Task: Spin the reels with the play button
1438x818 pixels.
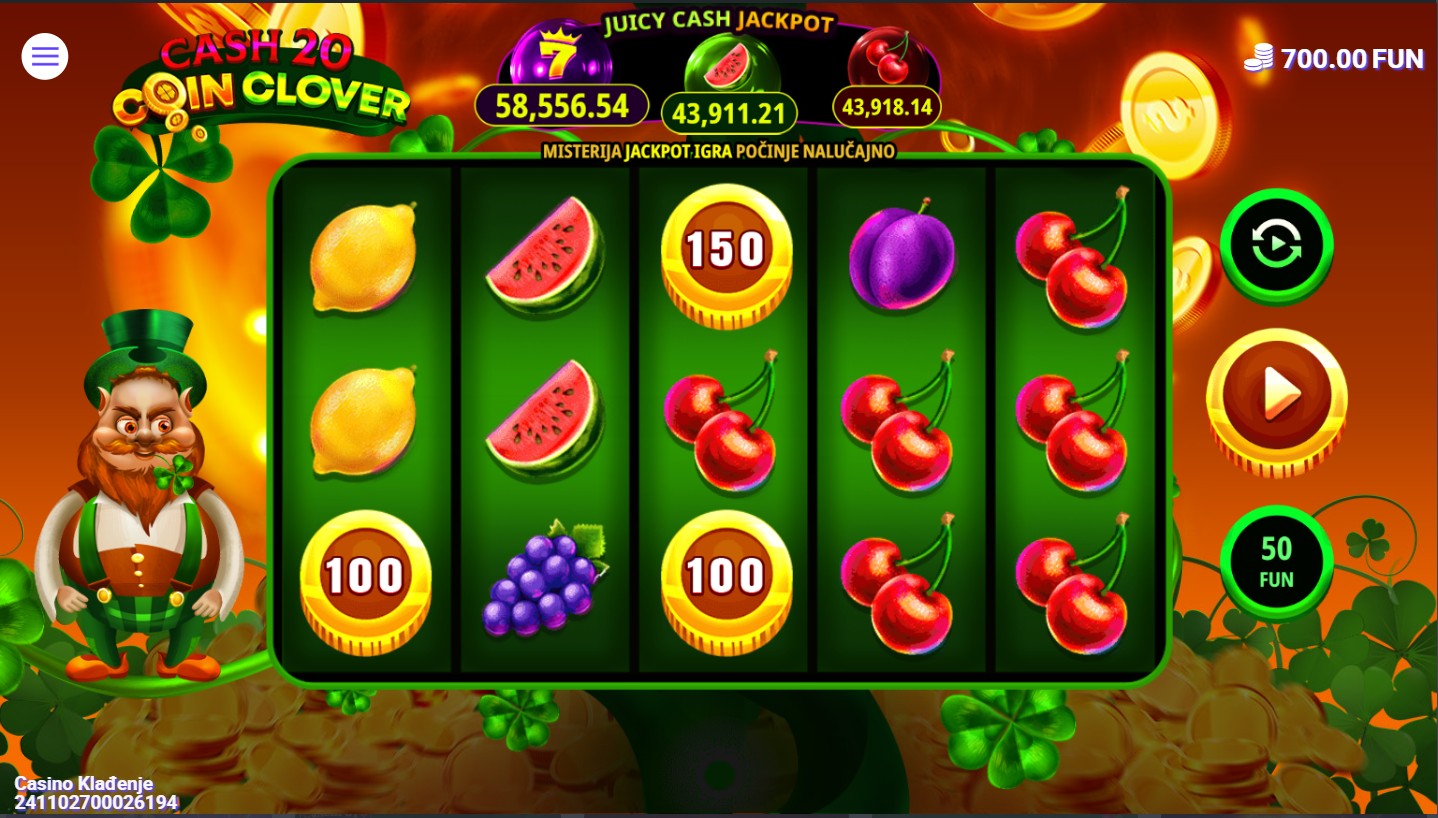Action: pyautogui.click(x=1276, y=398)
